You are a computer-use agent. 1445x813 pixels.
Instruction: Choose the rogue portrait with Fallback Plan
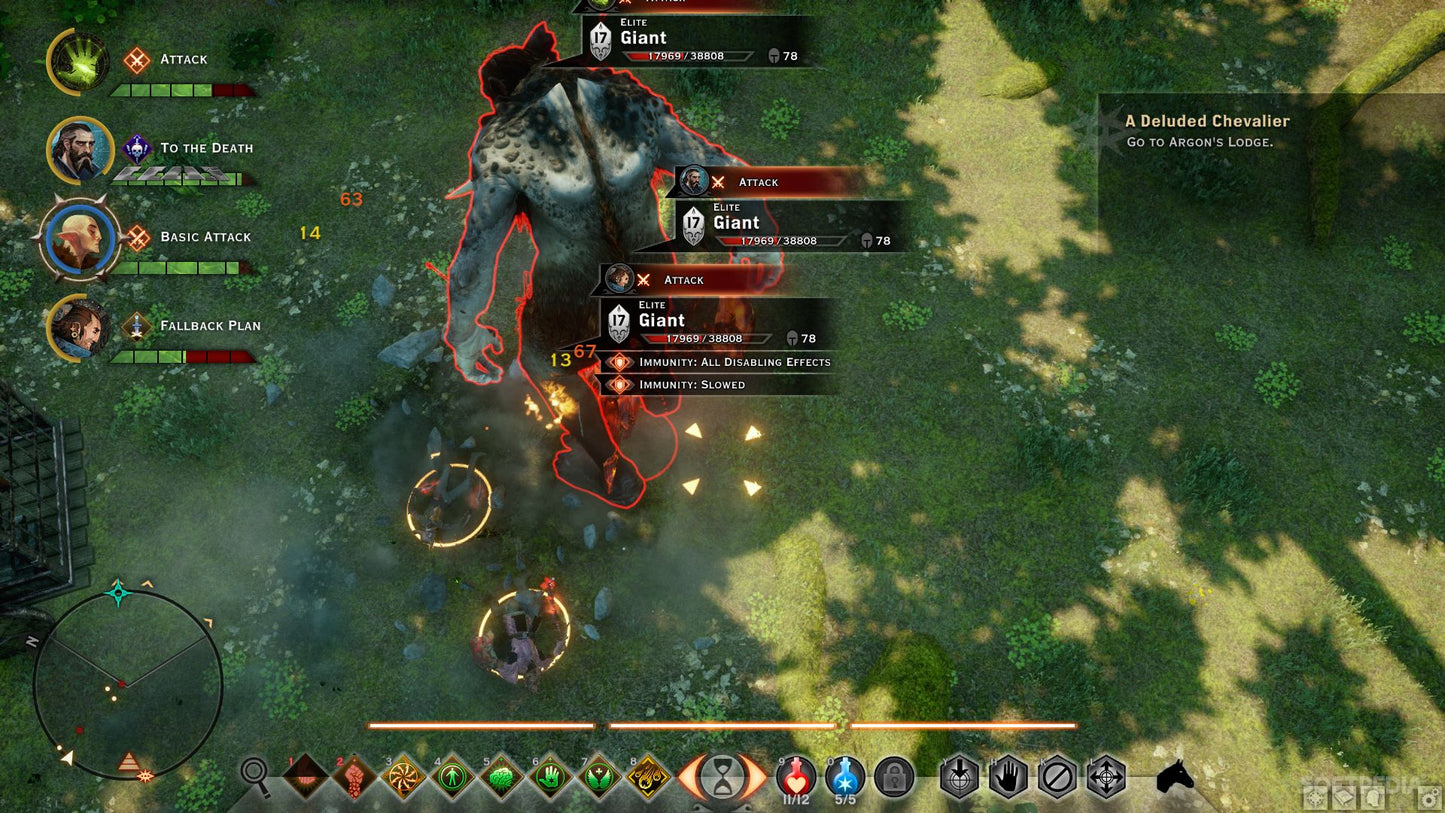pyautogui.click(x=79, y=327)
